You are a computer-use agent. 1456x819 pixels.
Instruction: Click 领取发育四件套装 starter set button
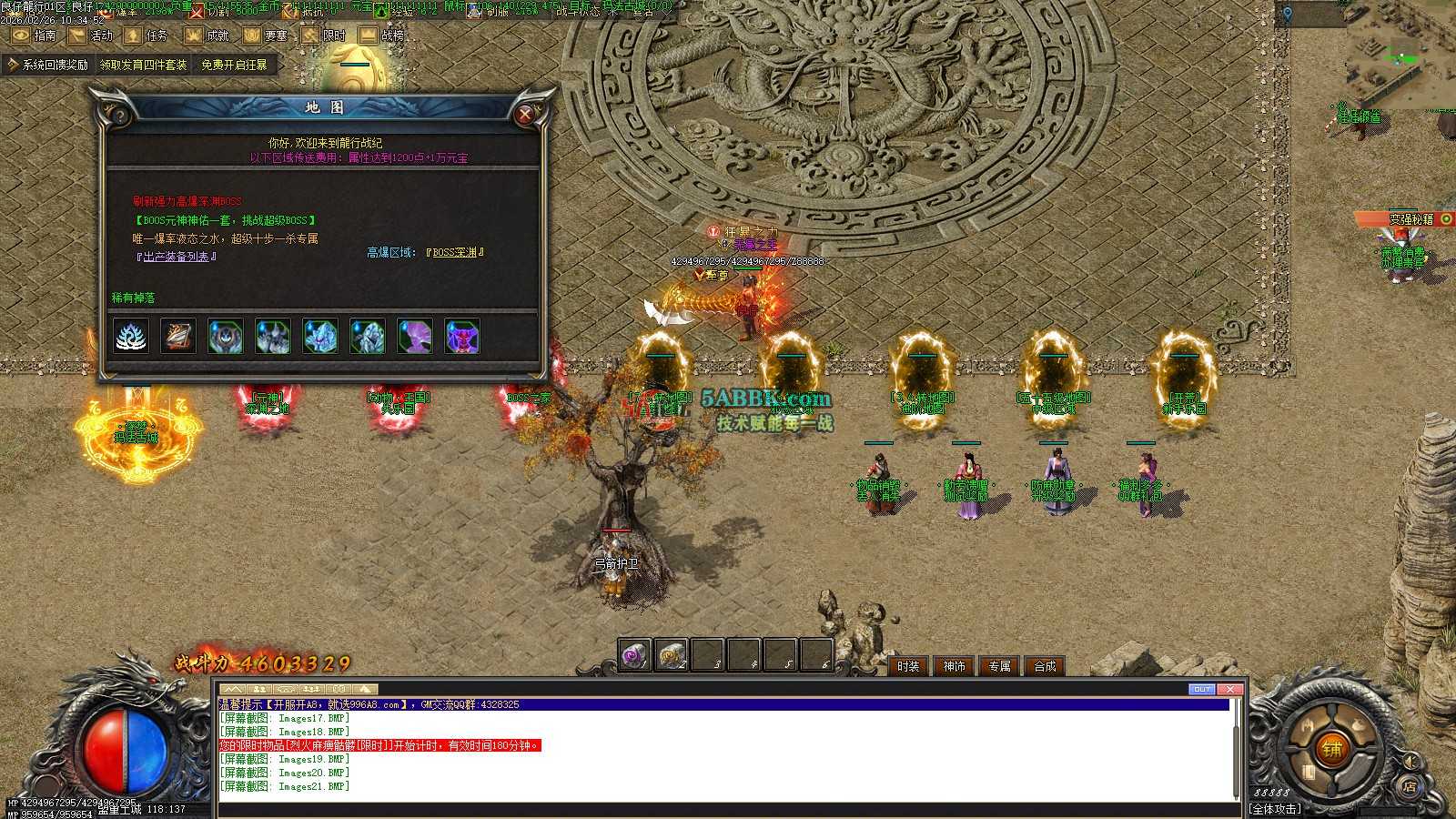click(x=143, y=65)
